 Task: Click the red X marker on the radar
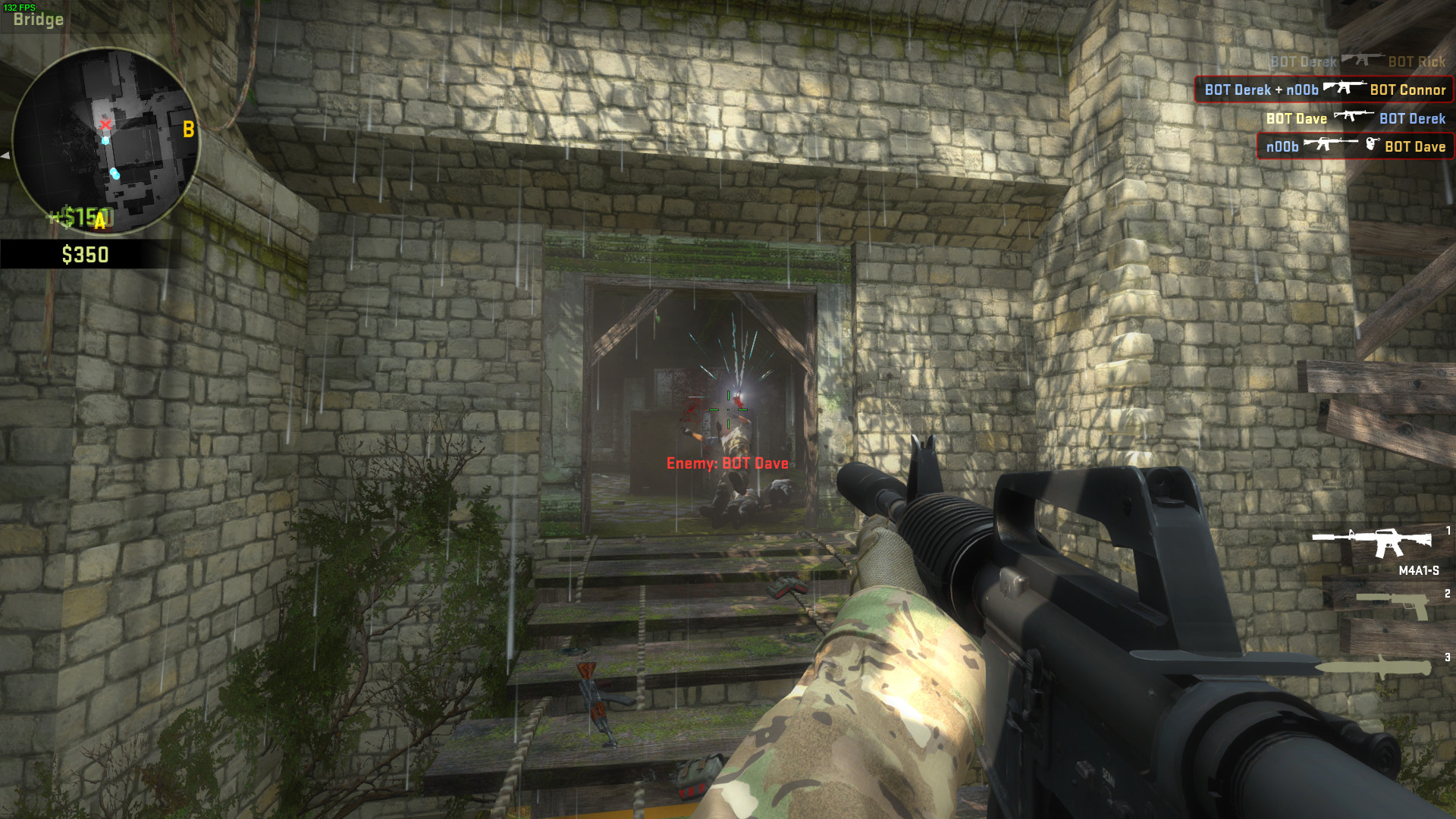point(105,124)
